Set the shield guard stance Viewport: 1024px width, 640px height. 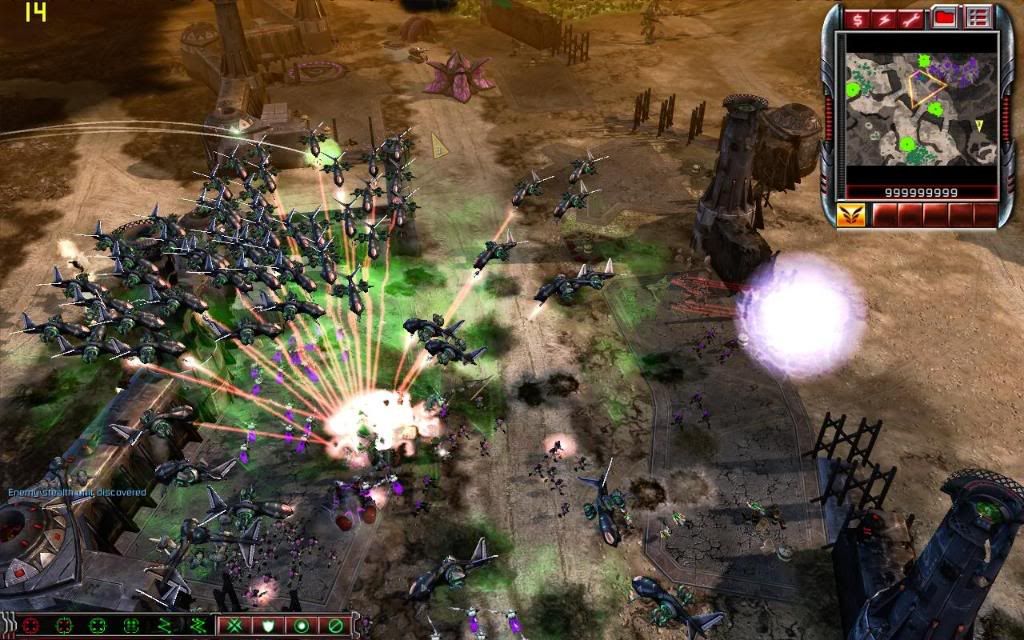(270, 626)
